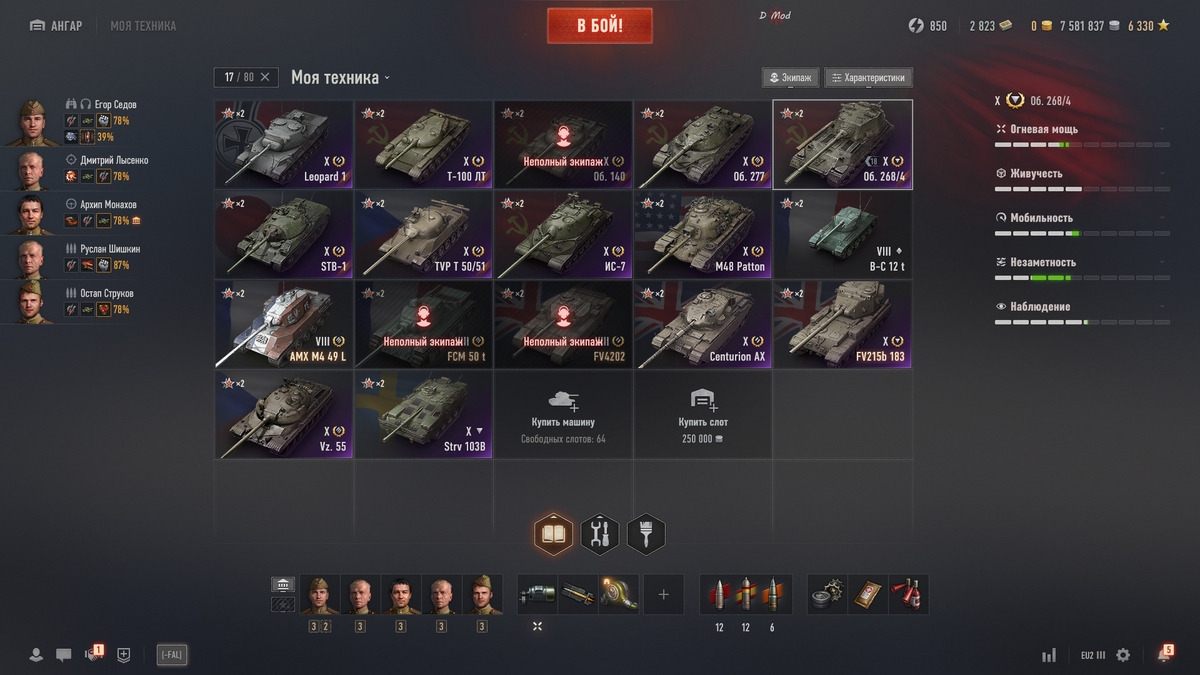Pick the M48 Patton tank card
This screenshot has height=675, width=1200.
pos(703,235)
